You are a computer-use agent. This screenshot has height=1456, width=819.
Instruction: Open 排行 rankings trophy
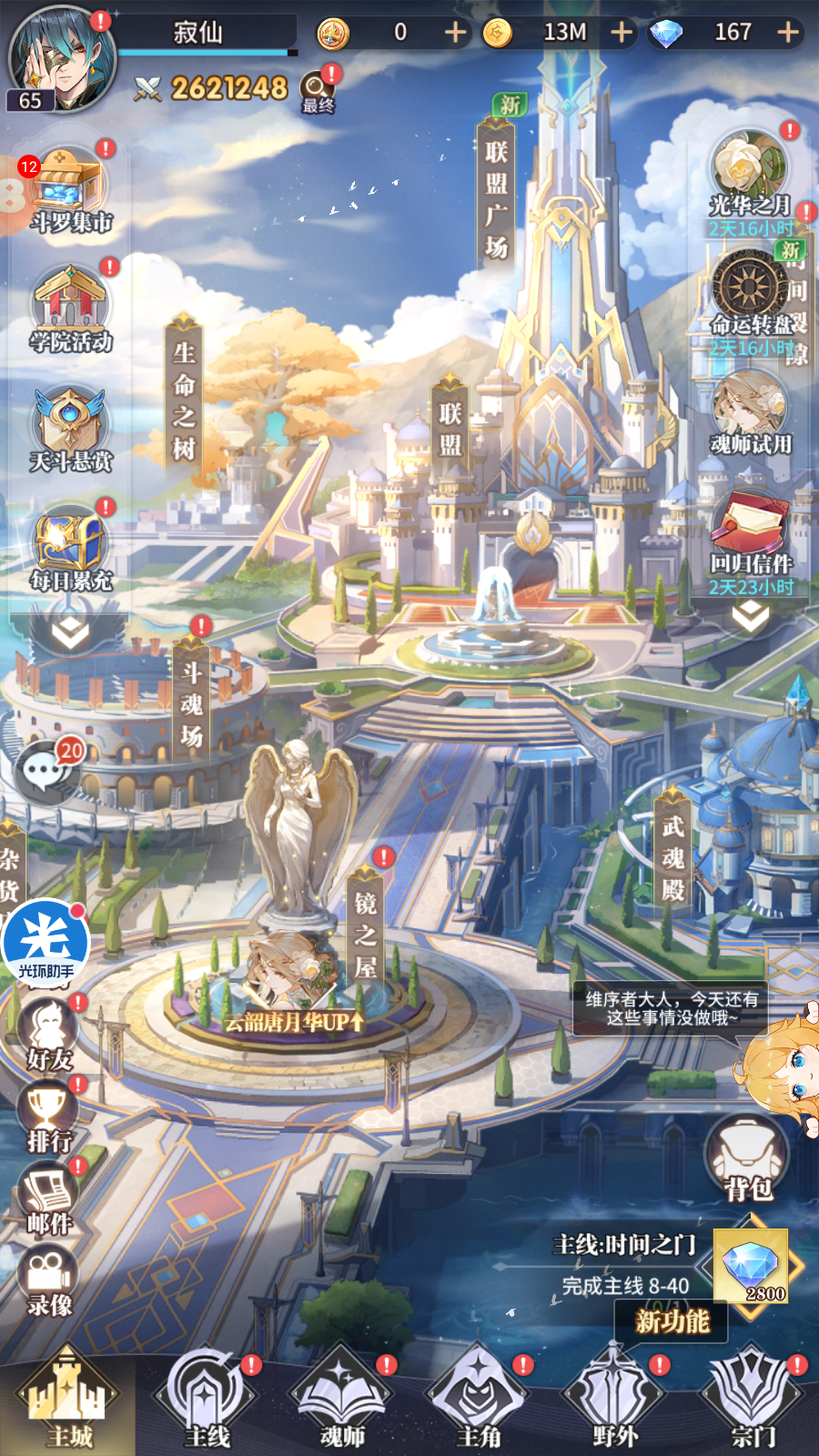[x=49, y=1117]
